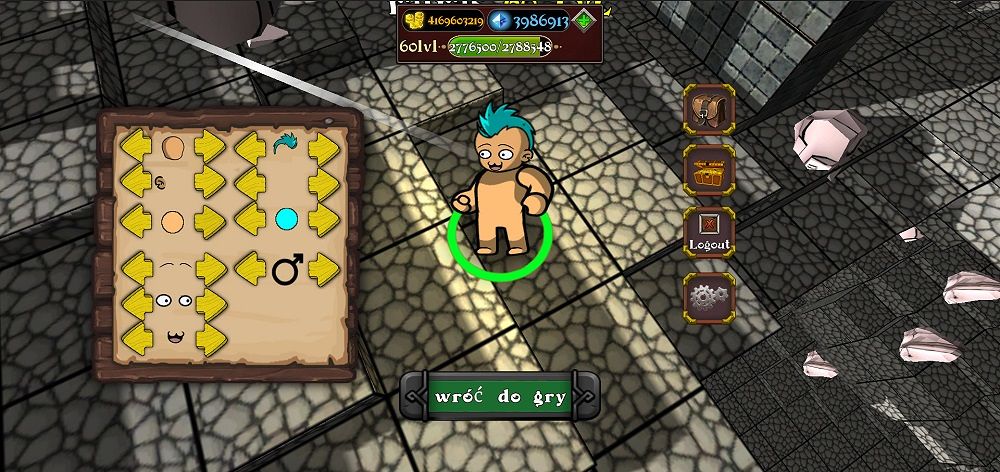
Task: Select next mouth style with the right arrow
Action: (x=210, y=335)
